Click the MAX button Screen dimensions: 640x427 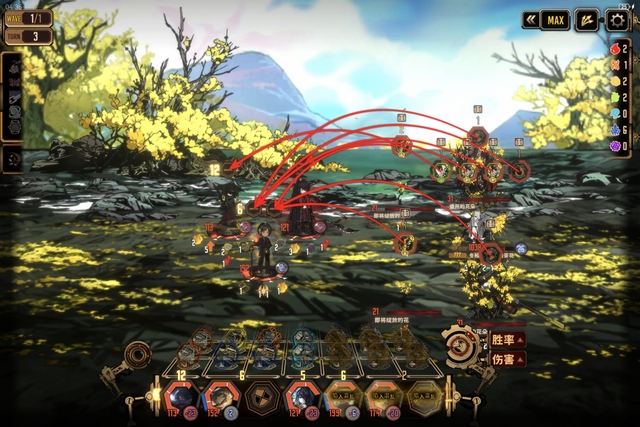555,19
